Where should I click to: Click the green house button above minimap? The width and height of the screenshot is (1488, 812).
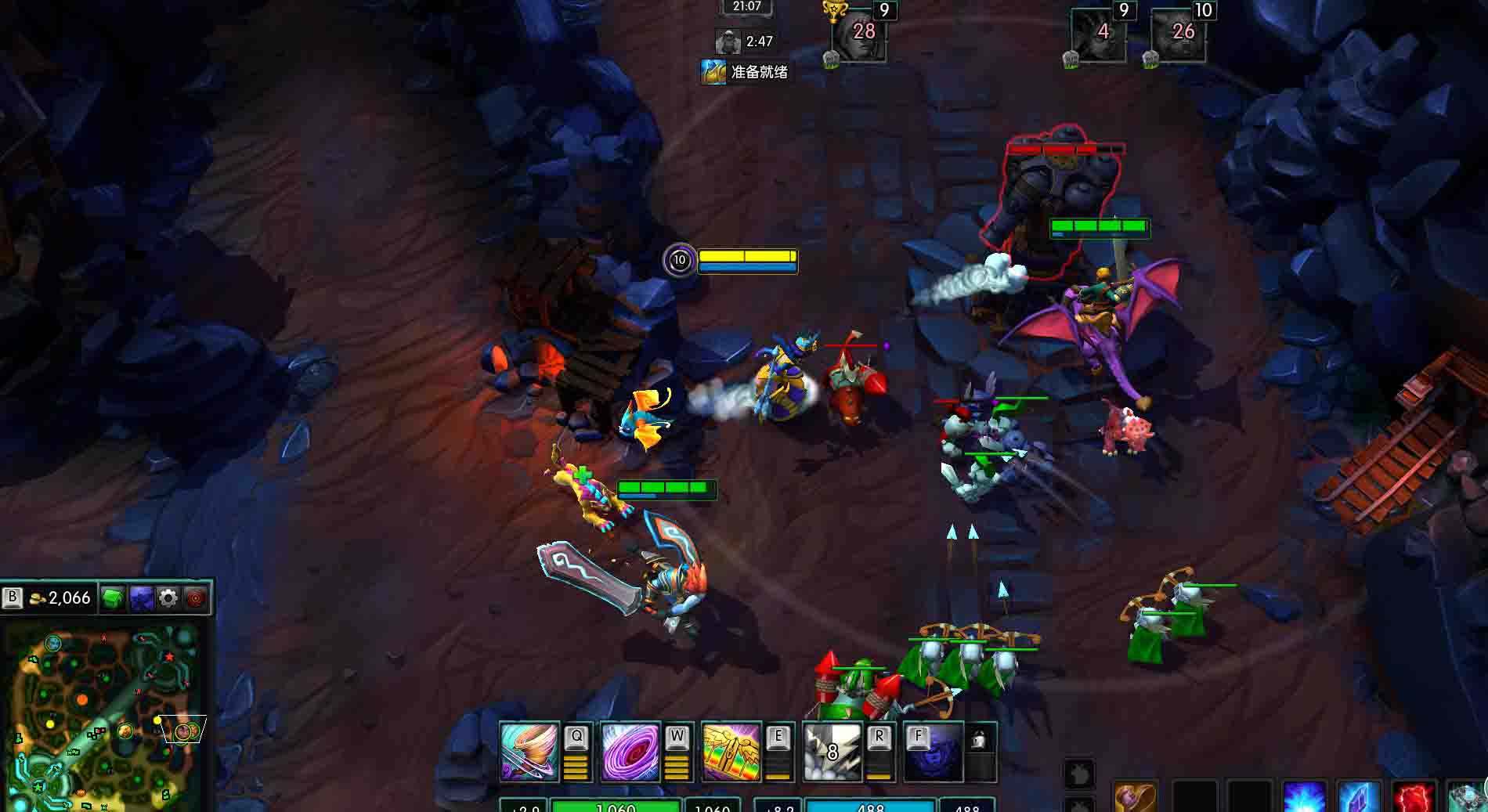click(x=114, y=598)
